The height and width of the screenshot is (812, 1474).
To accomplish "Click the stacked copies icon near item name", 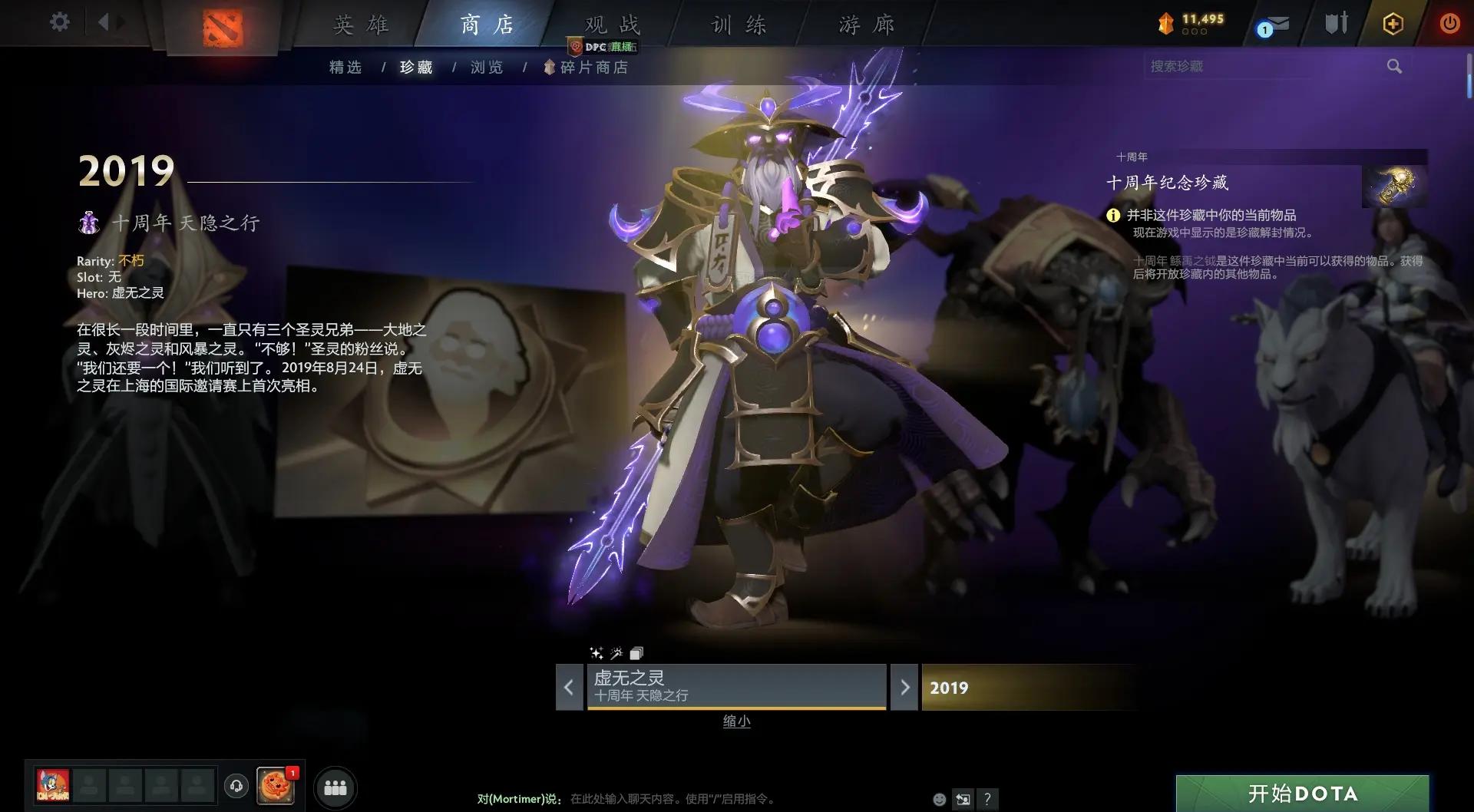I will [x=636, y=653].
